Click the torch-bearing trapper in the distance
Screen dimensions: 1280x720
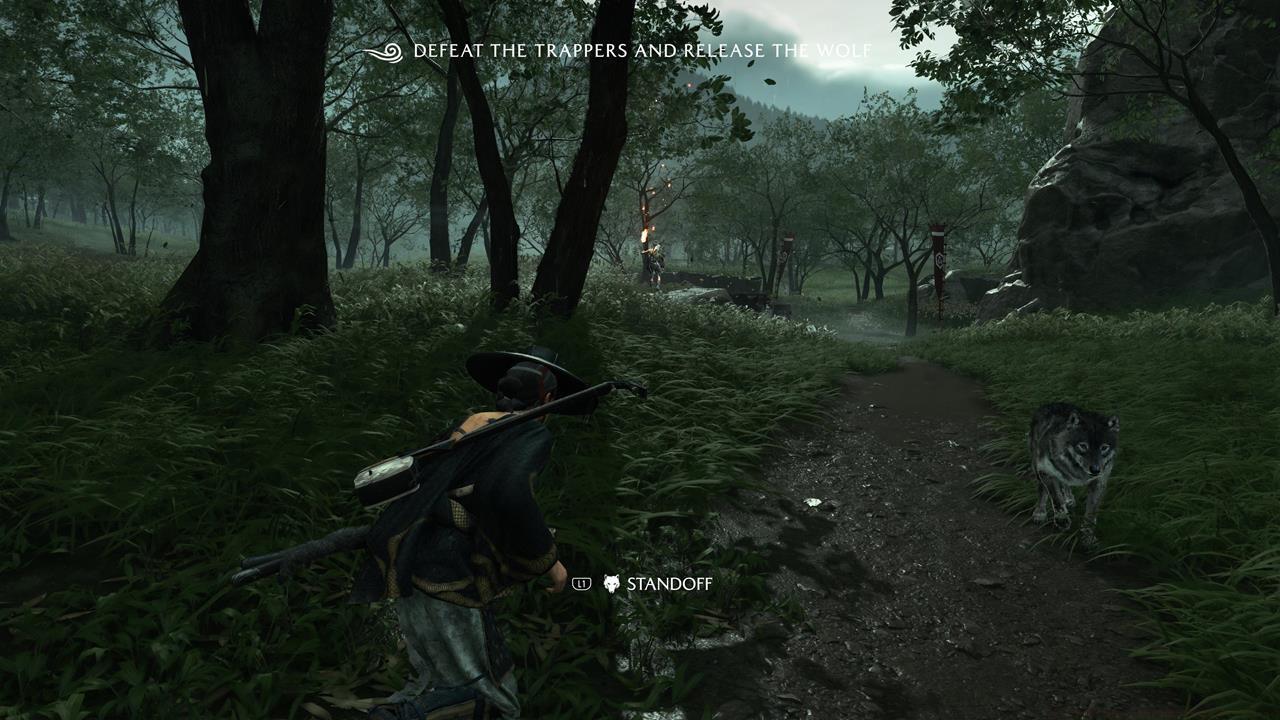658,260
